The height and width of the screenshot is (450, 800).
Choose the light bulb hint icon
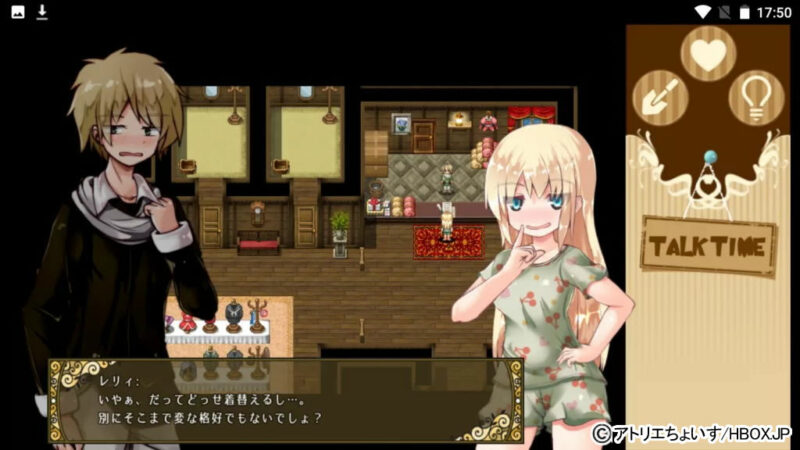point(756,97)
